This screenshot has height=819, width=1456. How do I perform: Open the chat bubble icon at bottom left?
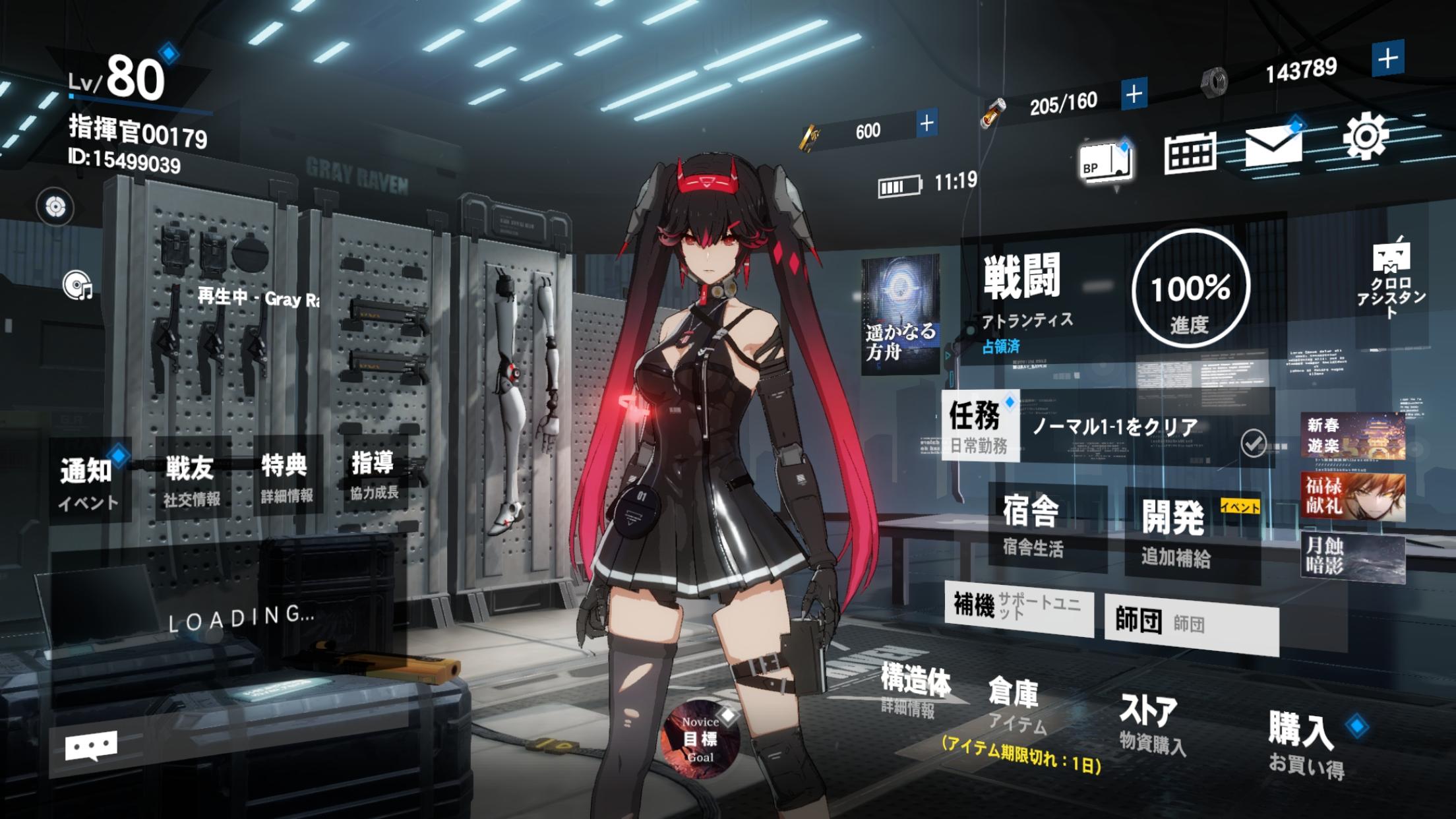coord(92,744)
